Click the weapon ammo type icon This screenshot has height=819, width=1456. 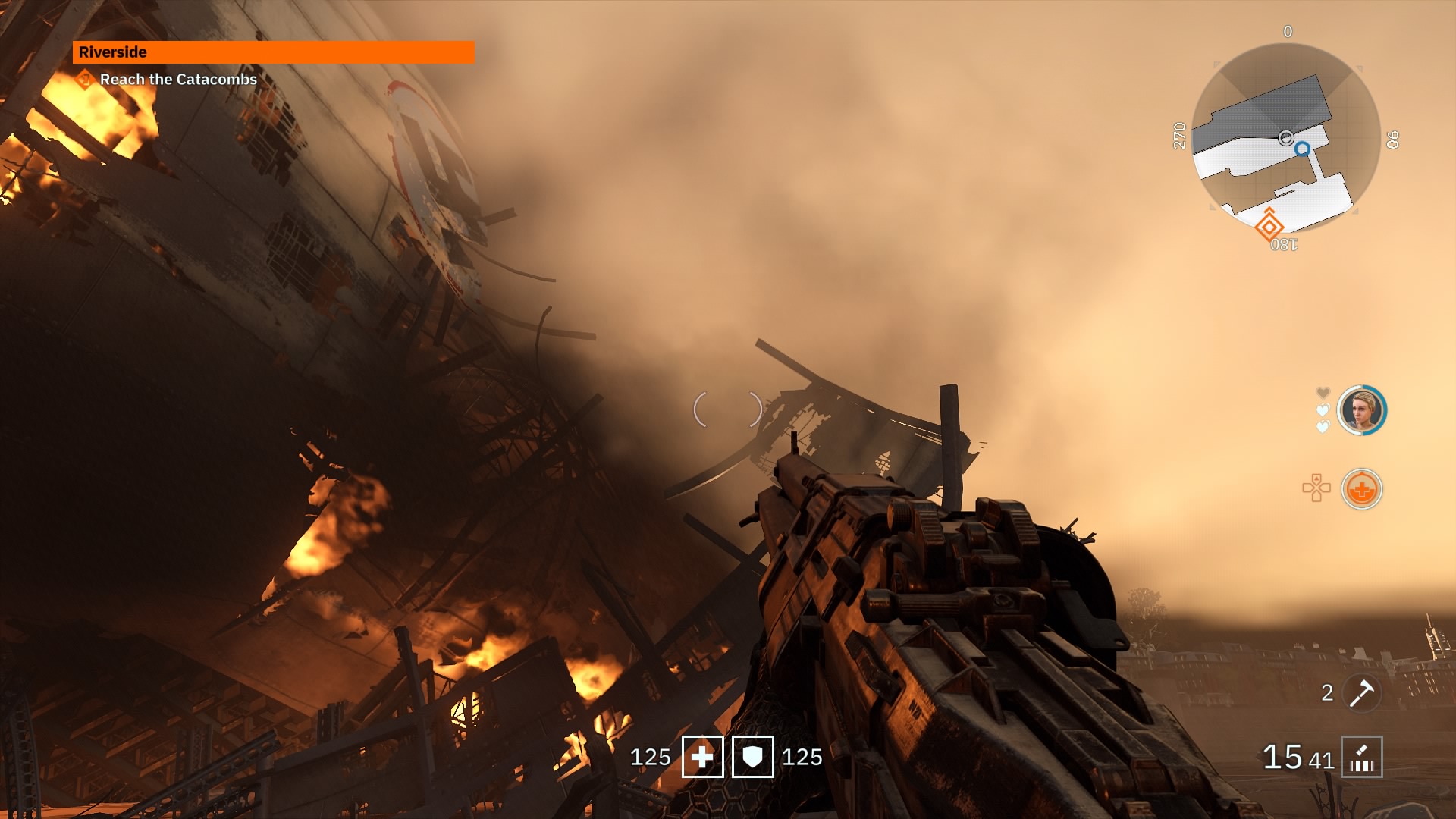(1361, 757)
